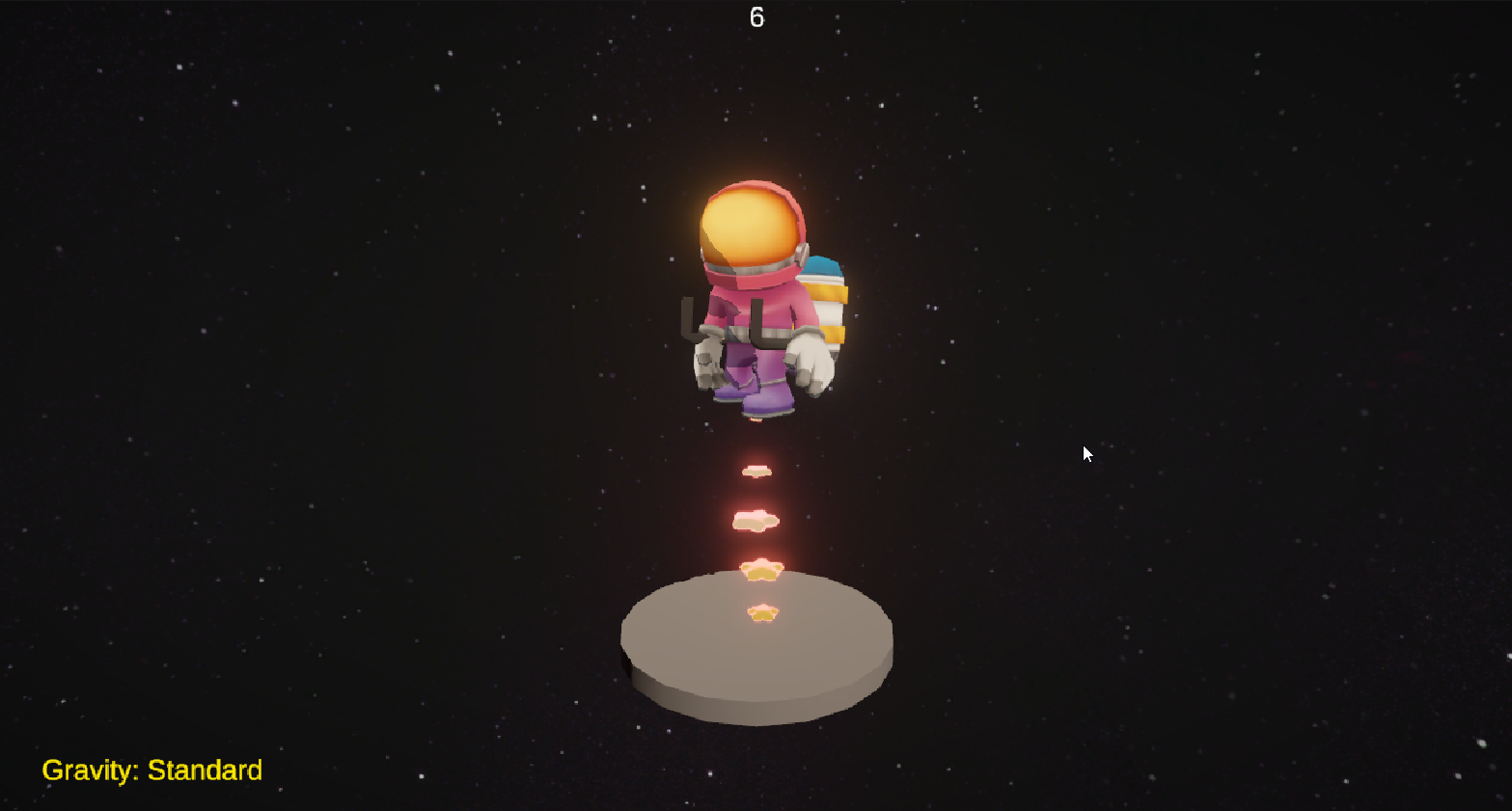The width and height of the screenshot is (1512, 811).
Task: Select the star resting on the platform
Action: click(761, 611)
